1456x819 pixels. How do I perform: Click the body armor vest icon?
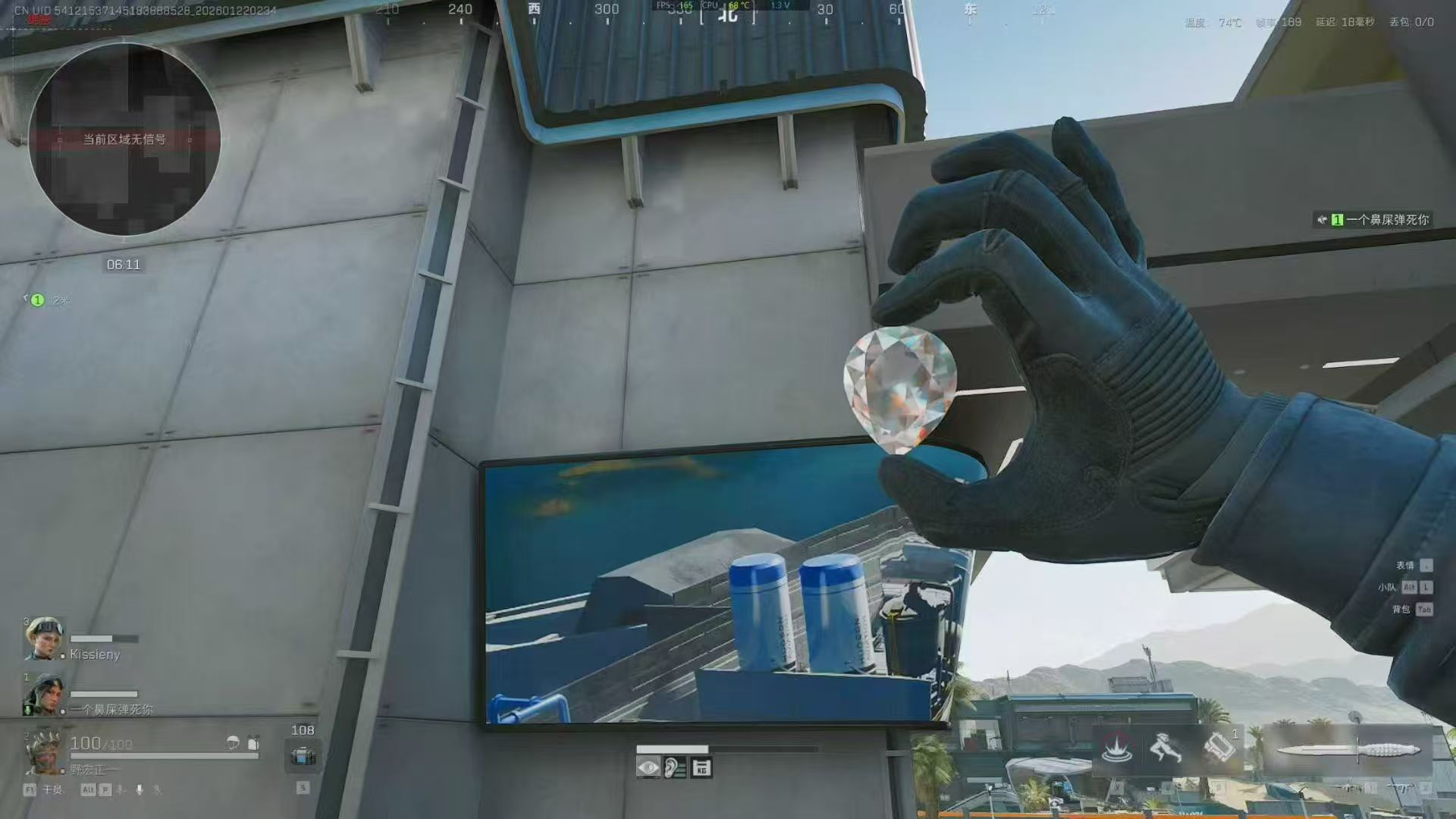pyautogui.click(x=253, y=743)
